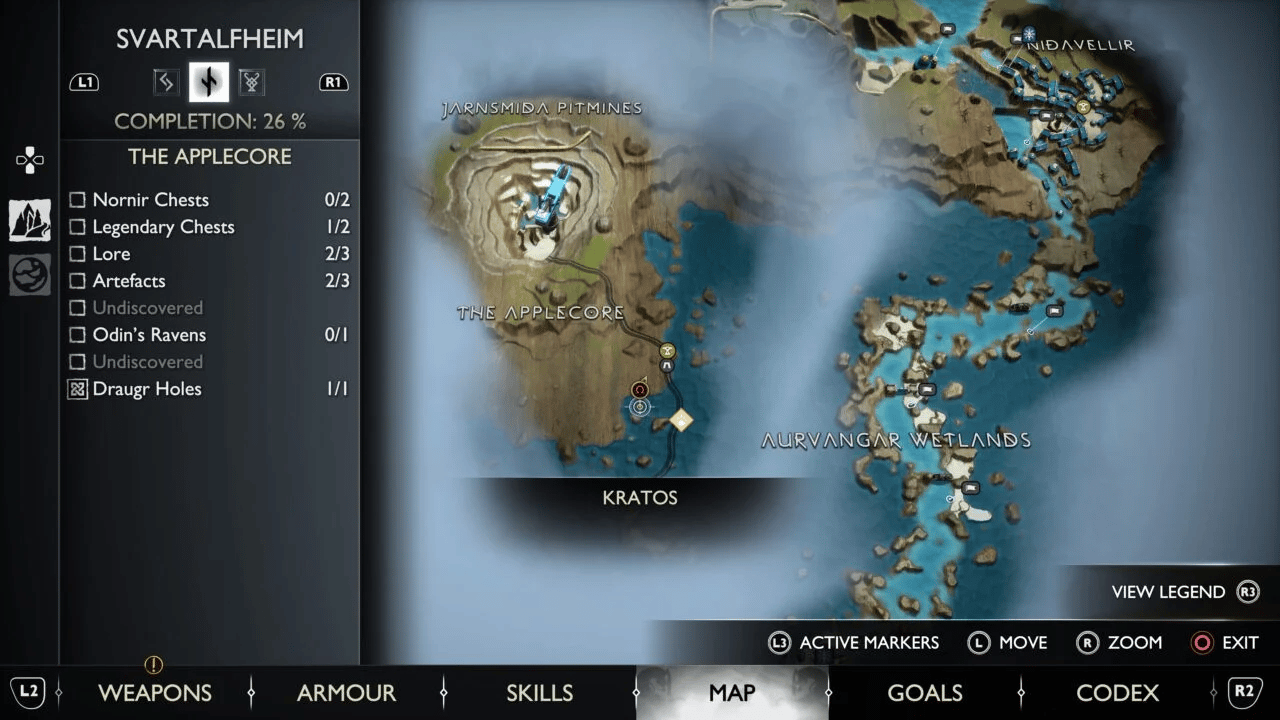Pick the Odin's Ravens row
1280x720 pixels.
pos(149,335)
